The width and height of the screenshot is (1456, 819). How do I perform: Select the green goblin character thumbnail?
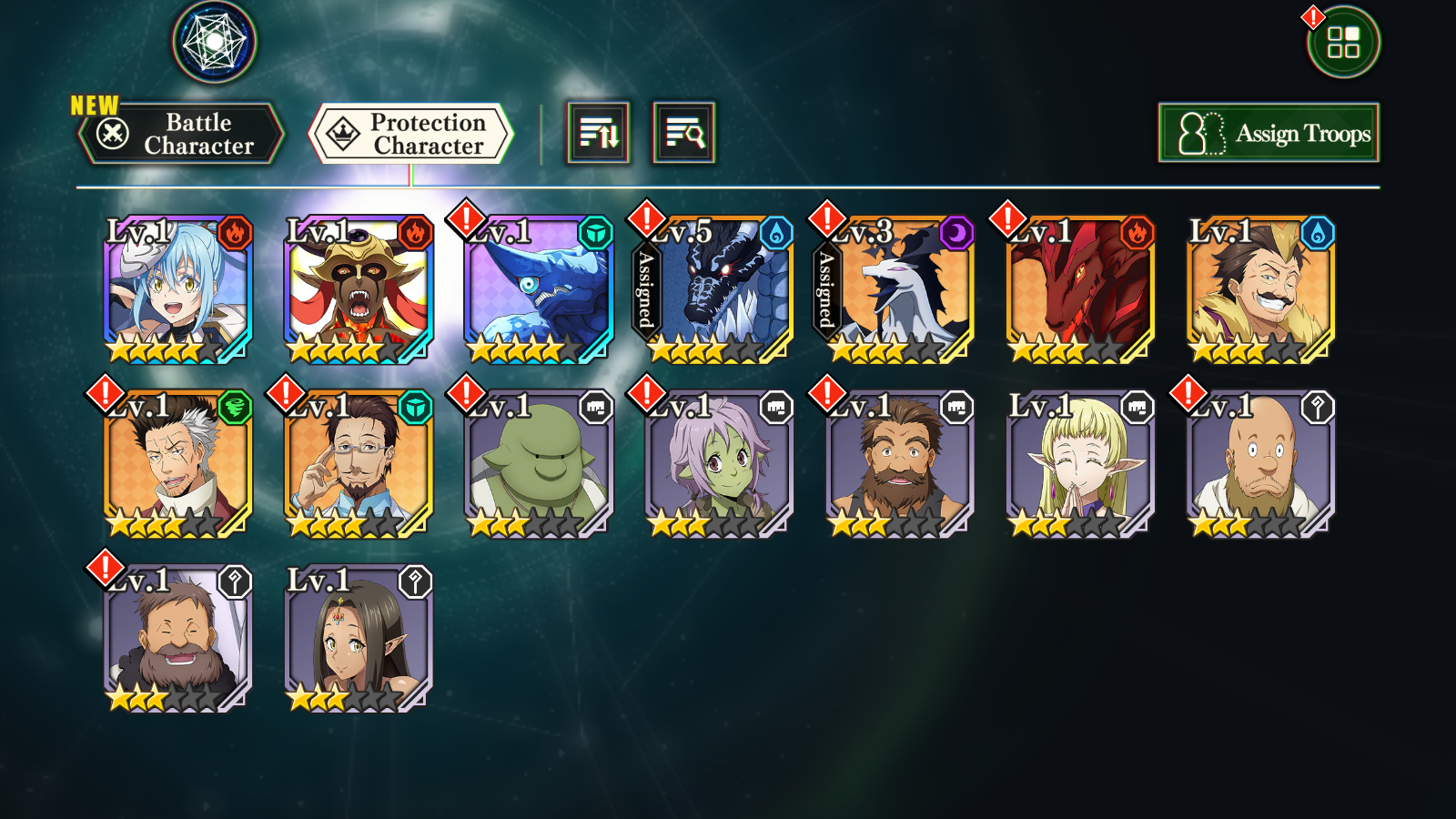536,464
